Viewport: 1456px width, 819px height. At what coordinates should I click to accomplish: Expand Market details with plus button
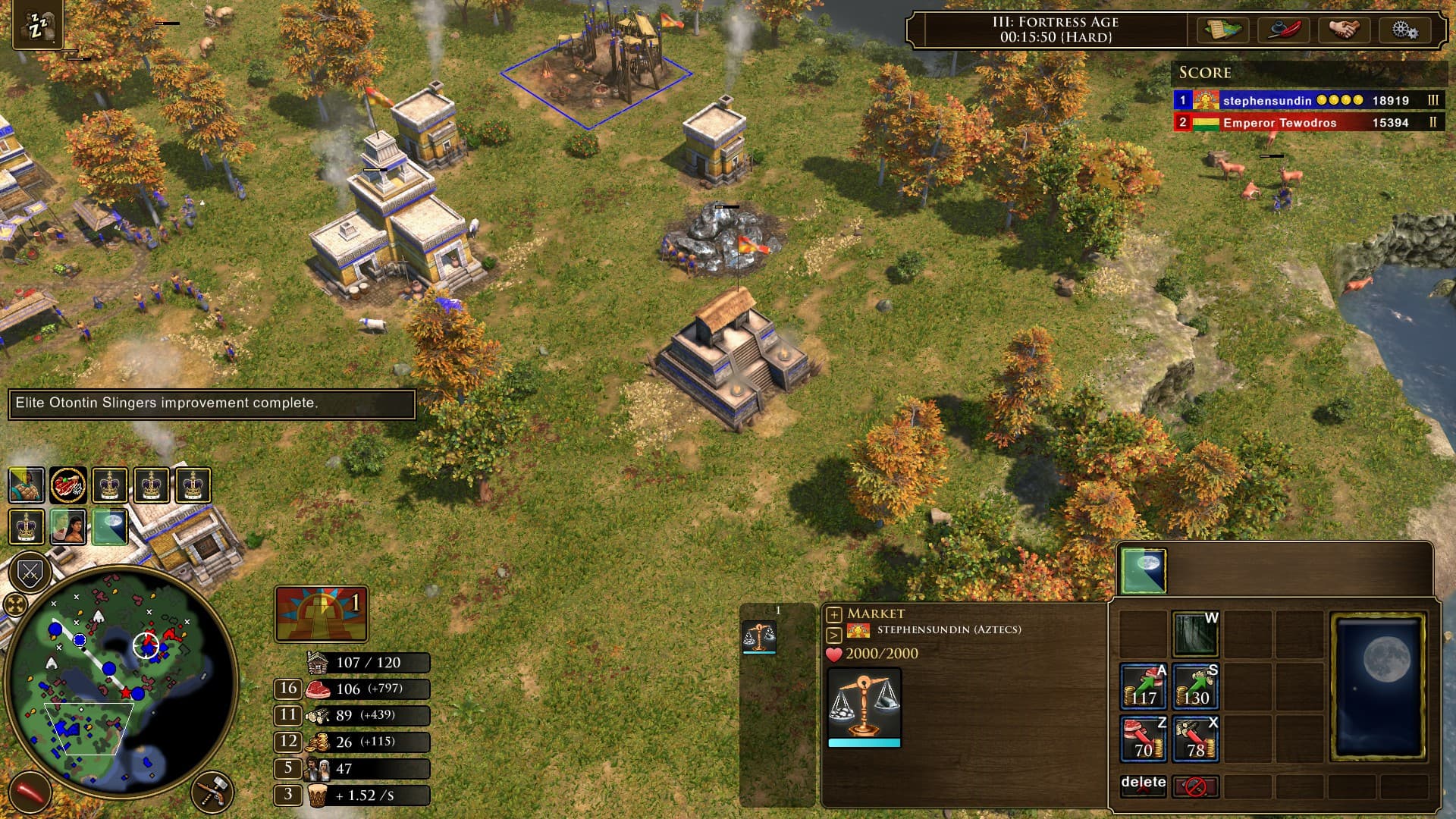click(x=834, y=614)
